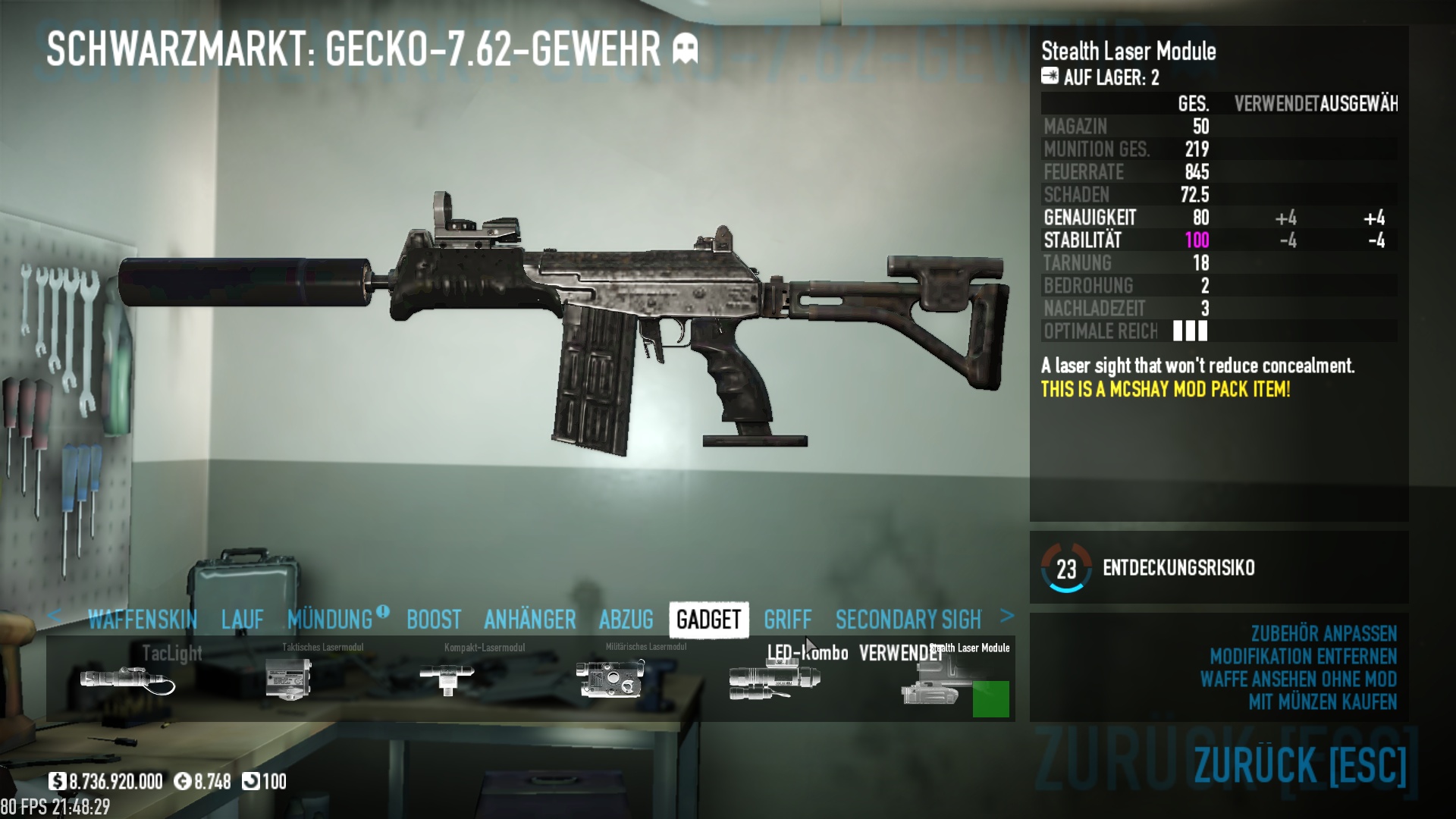Open the Secondary Sight tab
The height and width of the screenshot is (819, 1456).
click(908, 620)
